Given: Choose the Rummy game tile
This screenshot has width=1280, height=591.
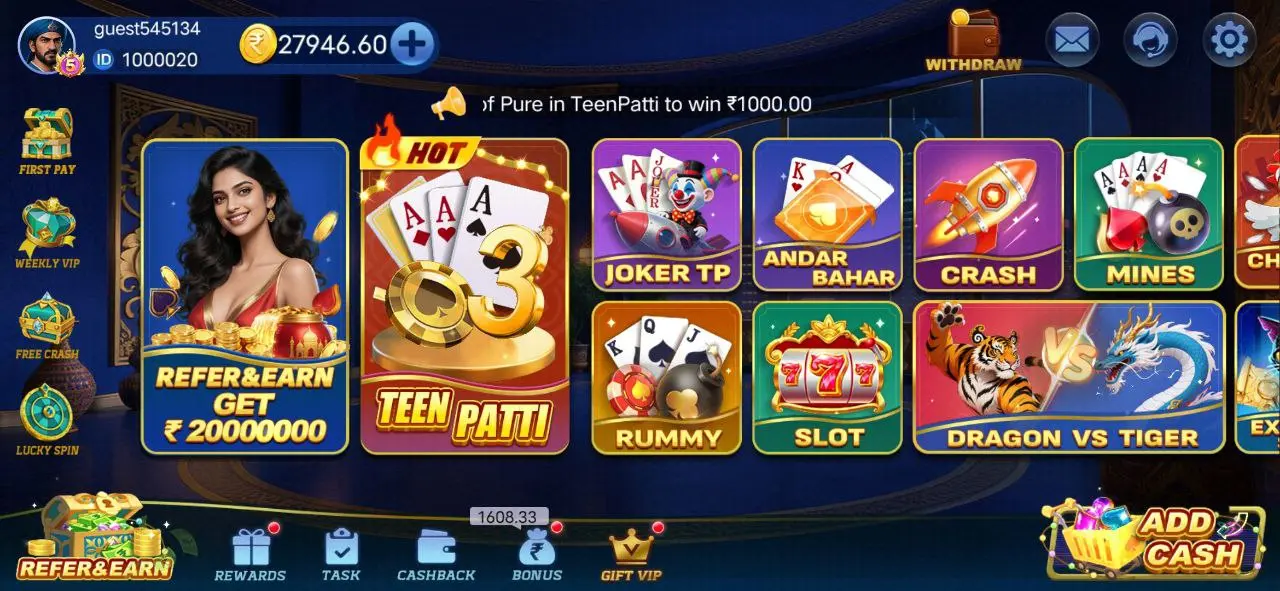Looking at the screenshot, I should [x=666, y=377].
